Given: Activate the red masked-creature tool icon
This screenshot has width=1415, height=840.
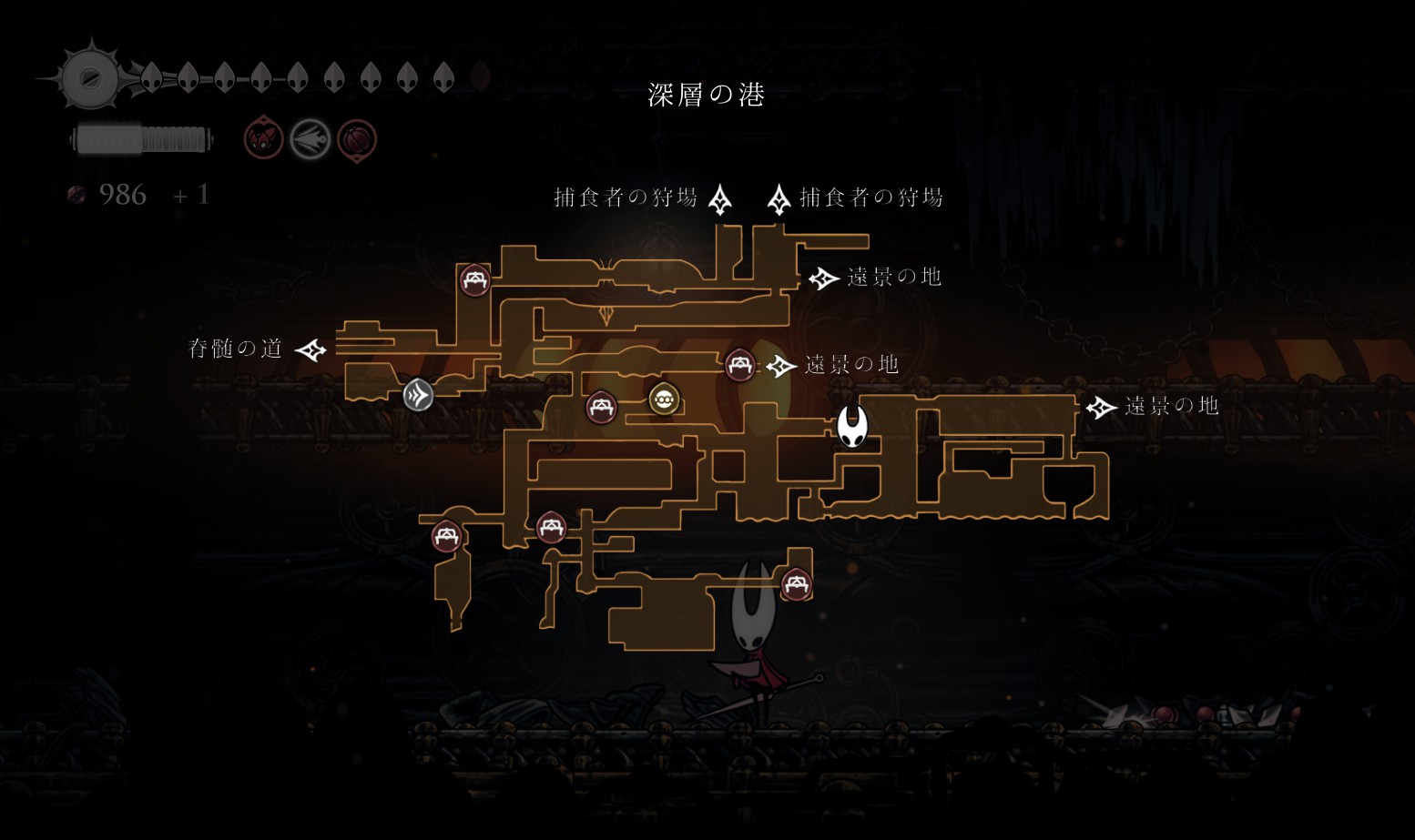Looking at the screenshot, I should [263, 139].
